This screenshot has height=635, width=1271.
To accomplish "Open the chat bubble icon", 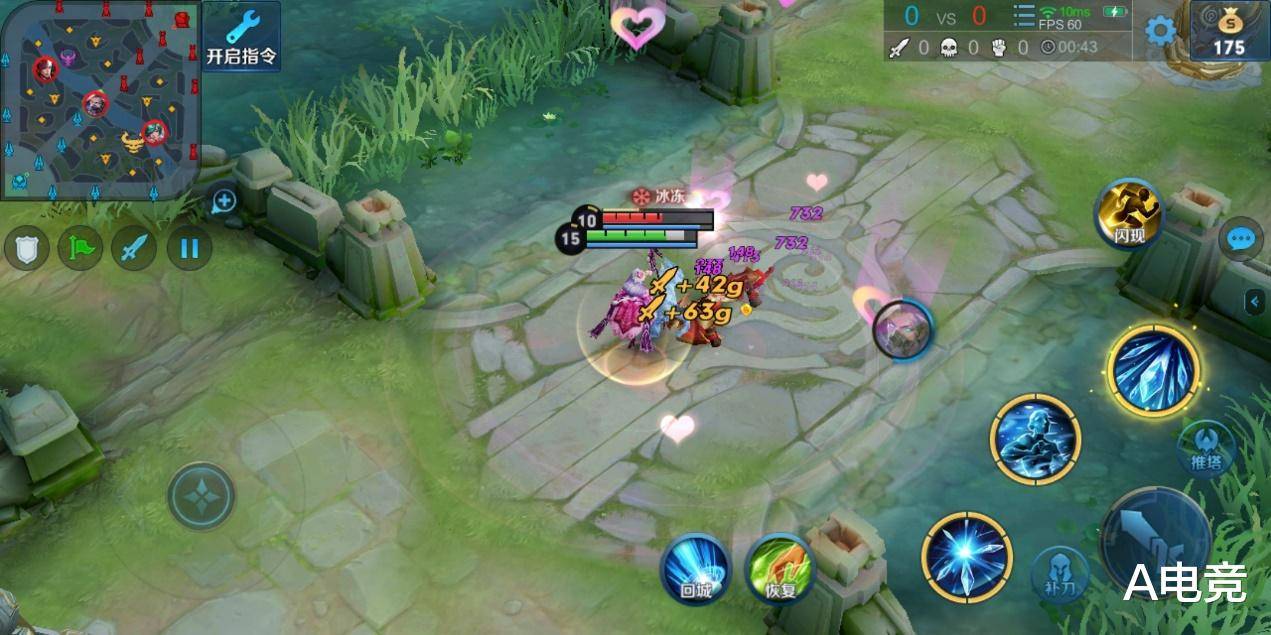I will 1241,239.
